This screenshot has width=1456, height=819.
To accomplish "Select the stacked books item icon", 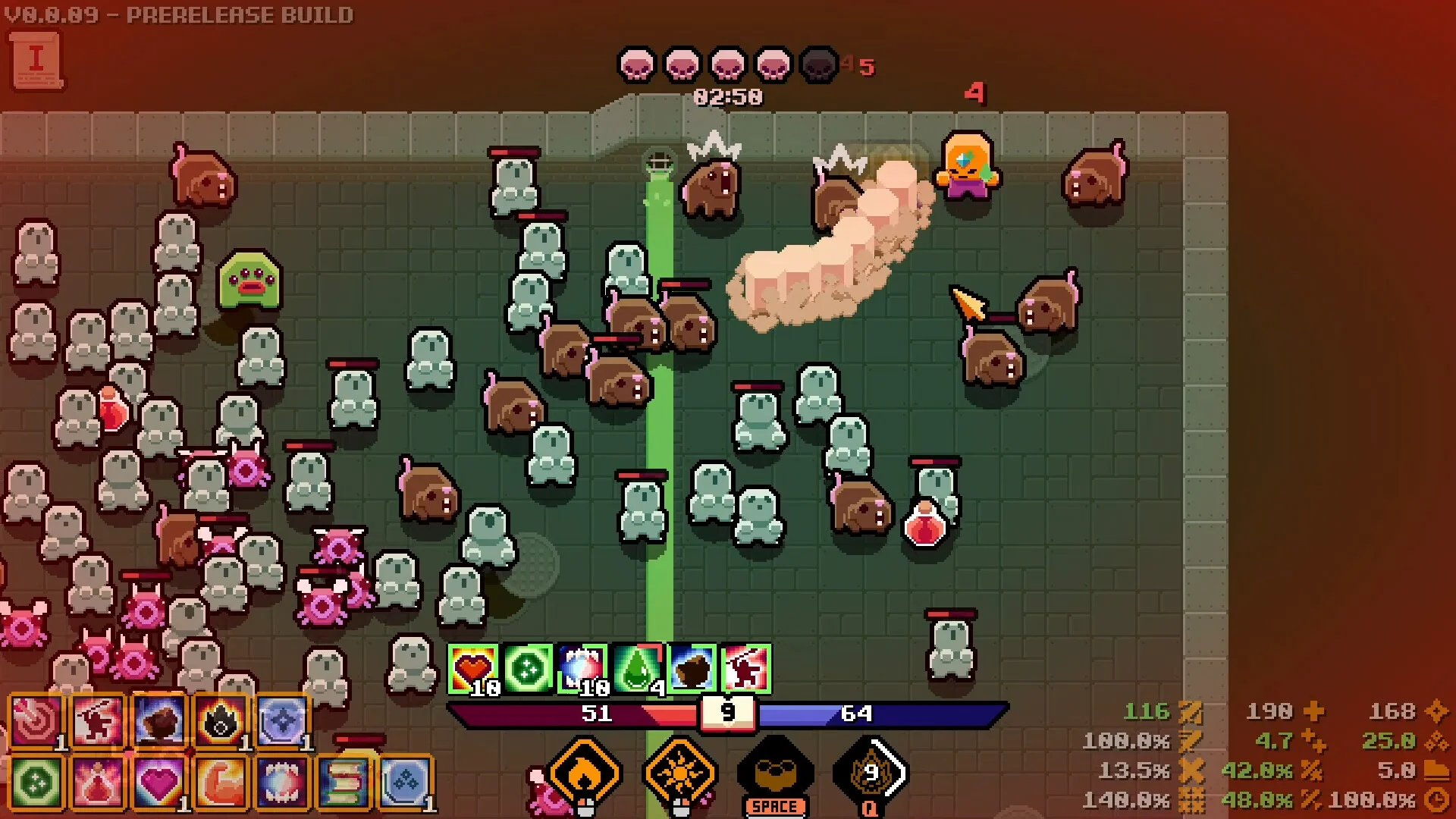I will point(344,782).
